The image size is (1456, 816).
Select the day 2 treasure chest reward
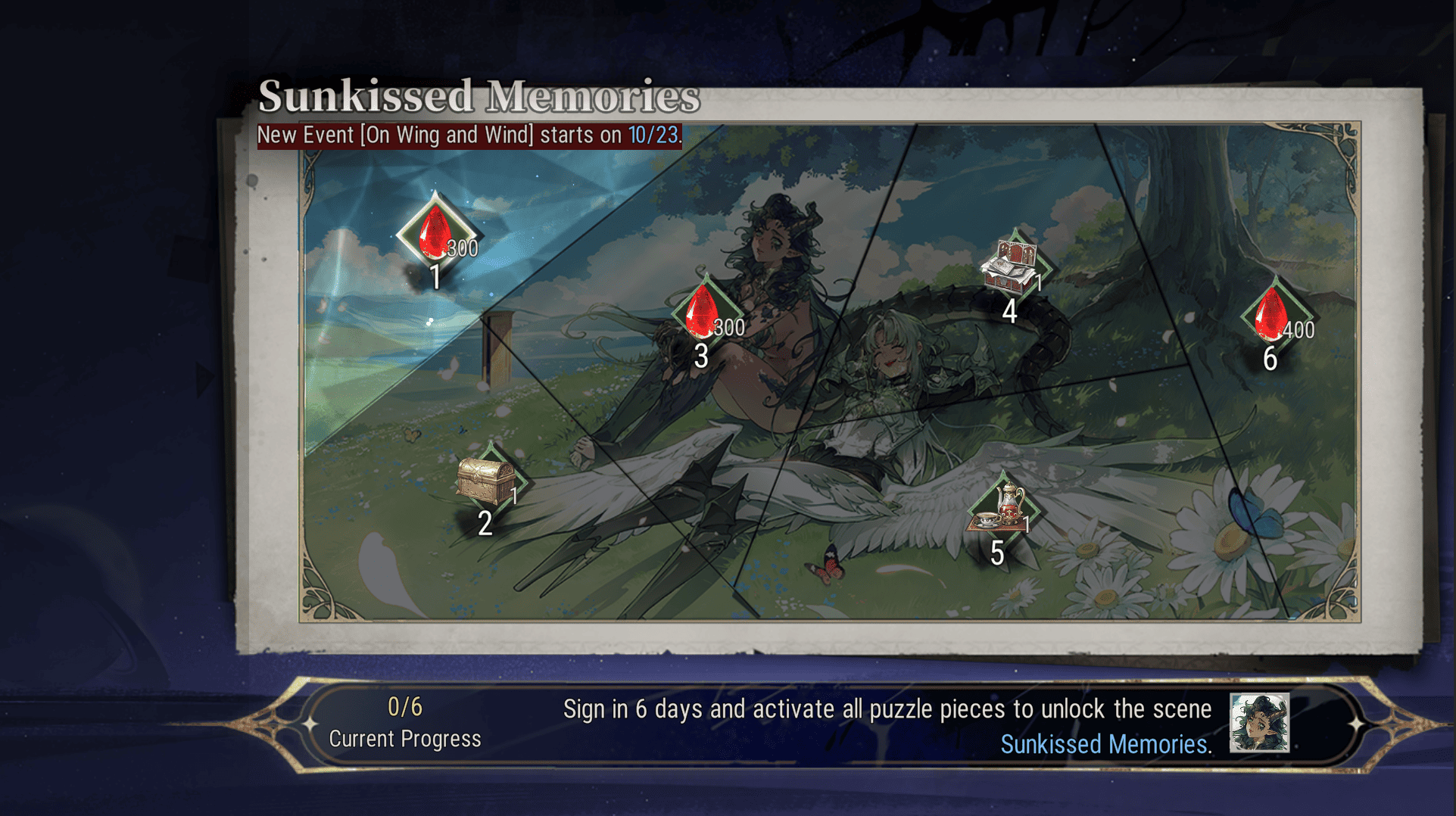coord(488,481)
